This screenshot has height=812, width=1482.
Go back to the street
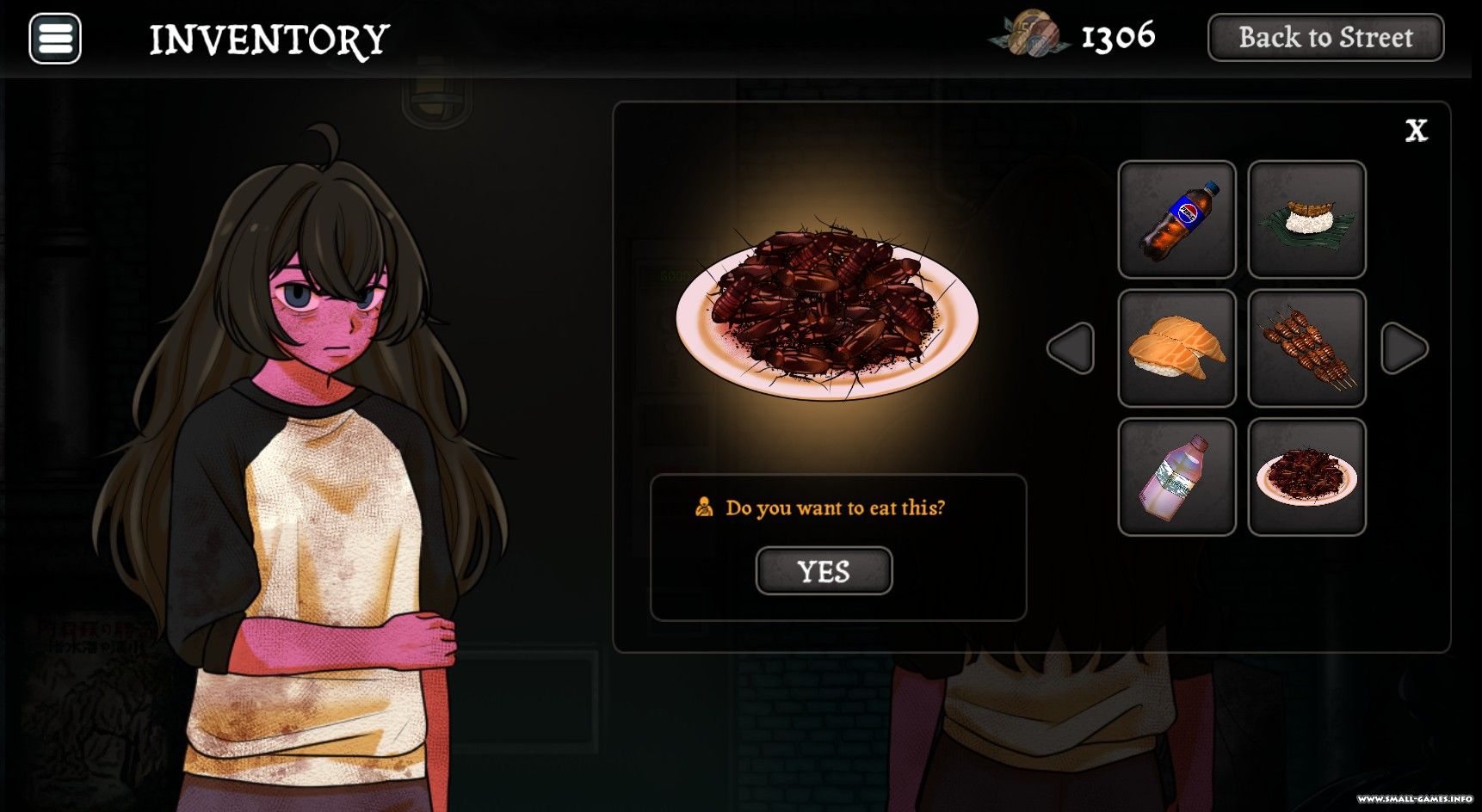coord(1325,38)
